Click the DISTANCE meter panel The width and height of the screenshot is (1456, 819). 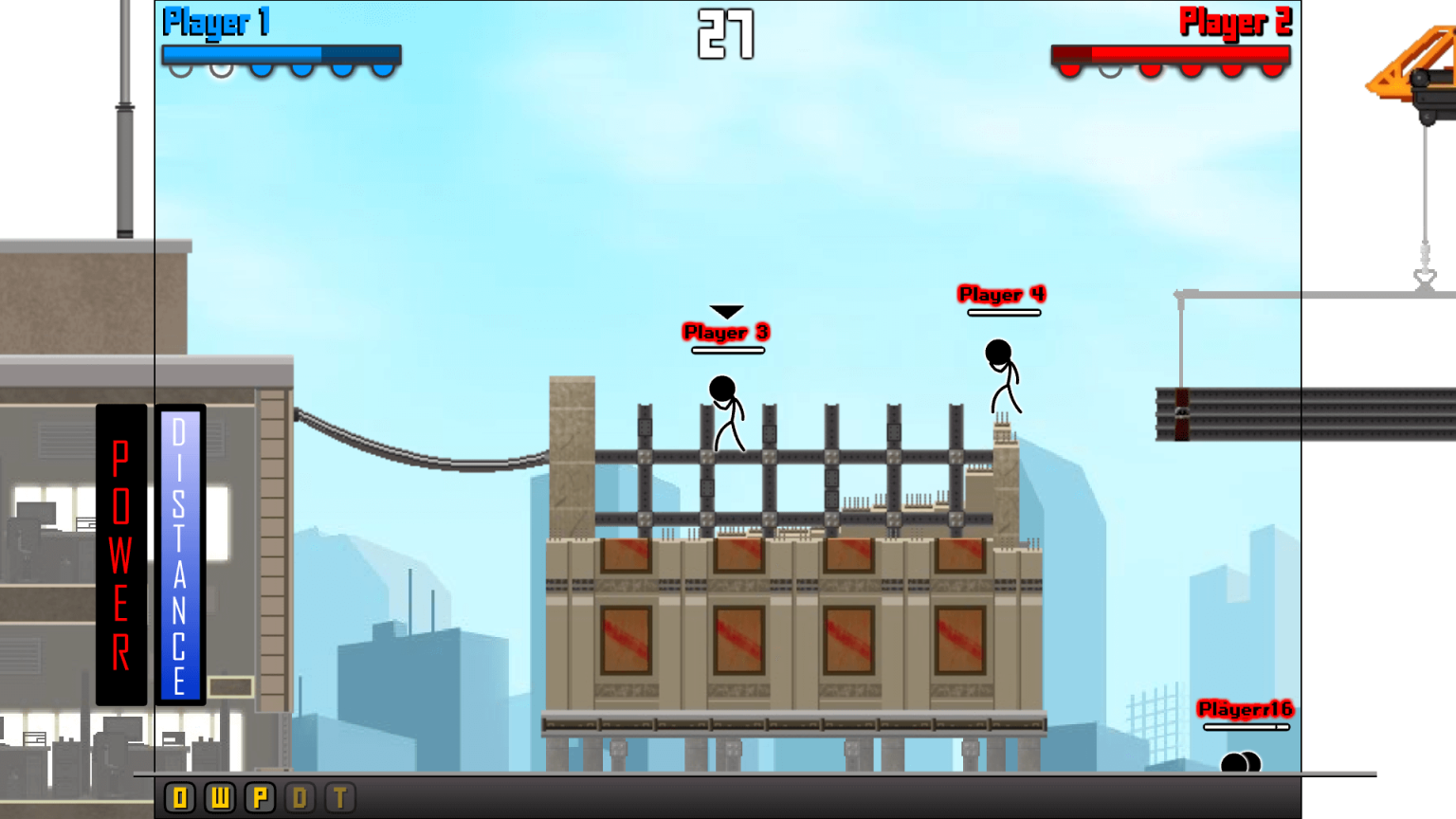(x=178, y=555)
